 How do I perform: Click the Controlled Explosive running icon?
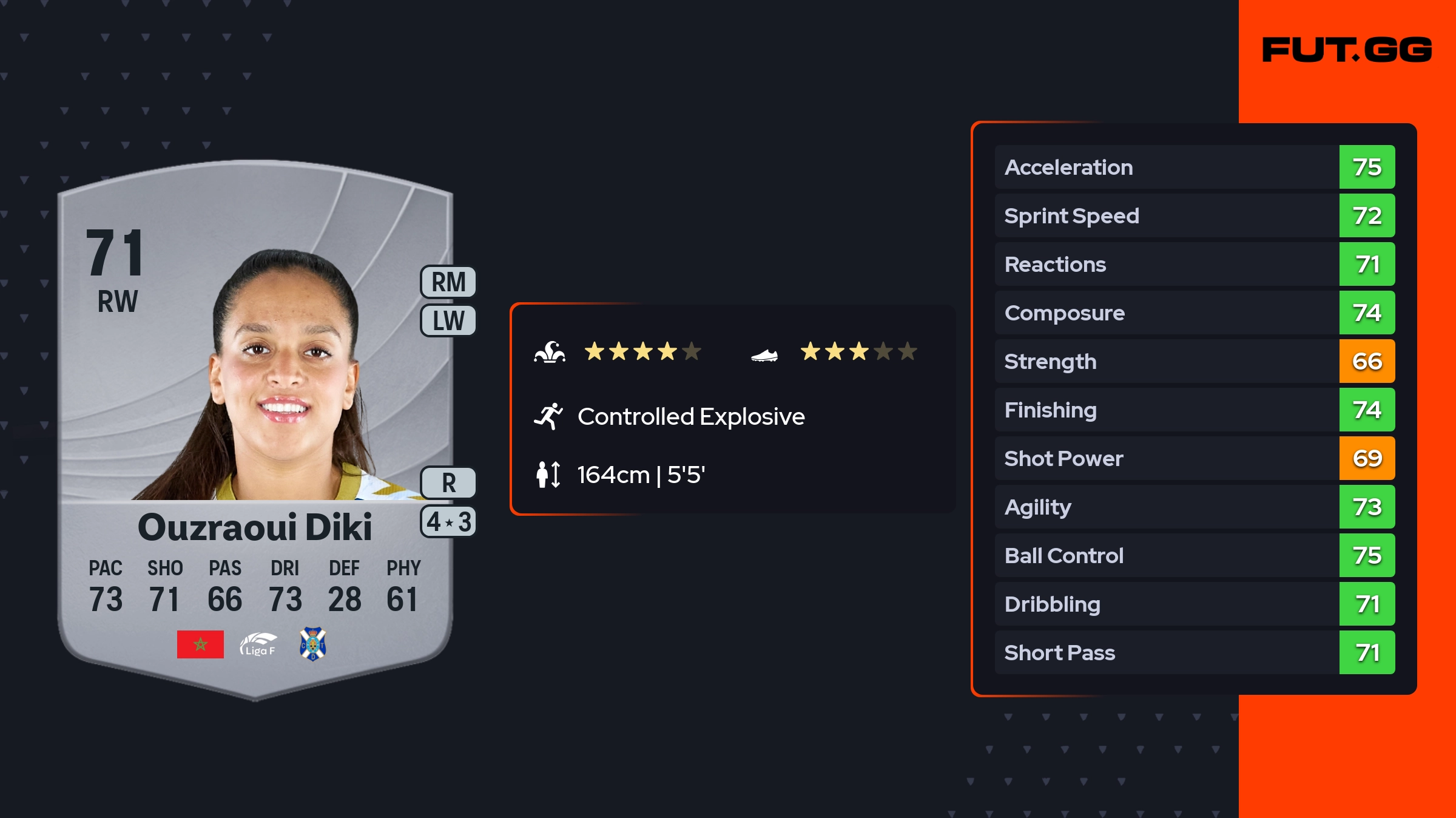[x=548, y=416]
